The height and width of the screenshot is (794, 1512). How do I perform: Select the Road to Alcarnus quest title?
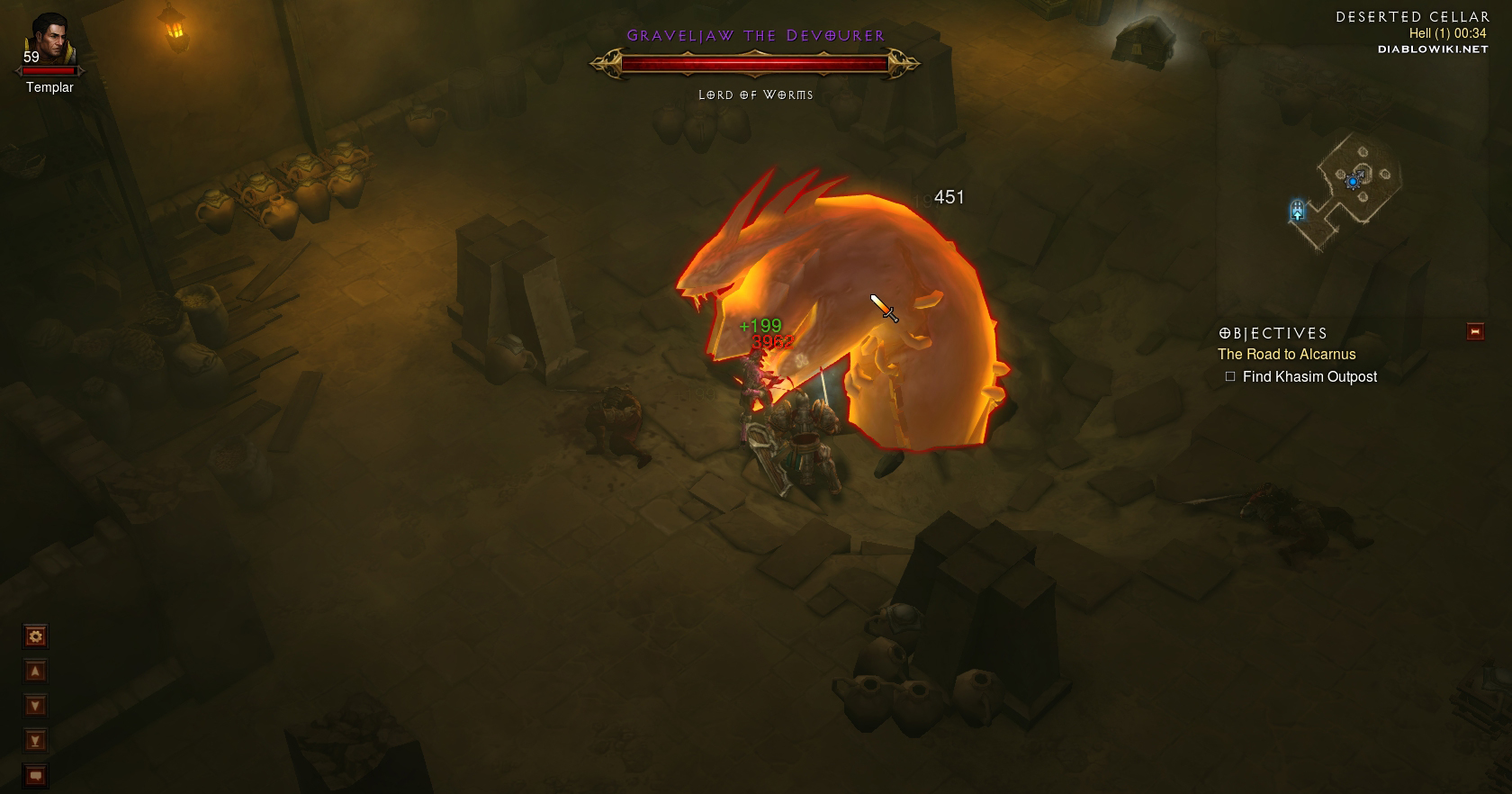click(1286, 355)
